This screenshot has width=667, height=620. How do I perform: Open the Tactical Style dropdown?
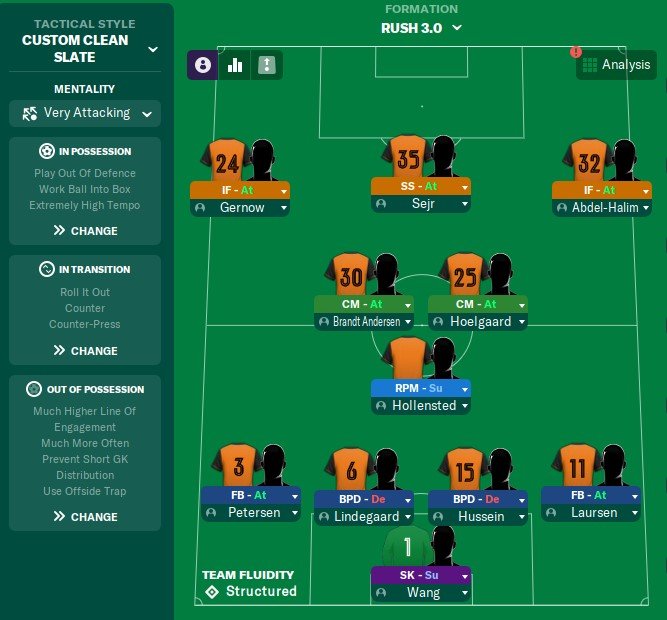(x=152, y=48)
